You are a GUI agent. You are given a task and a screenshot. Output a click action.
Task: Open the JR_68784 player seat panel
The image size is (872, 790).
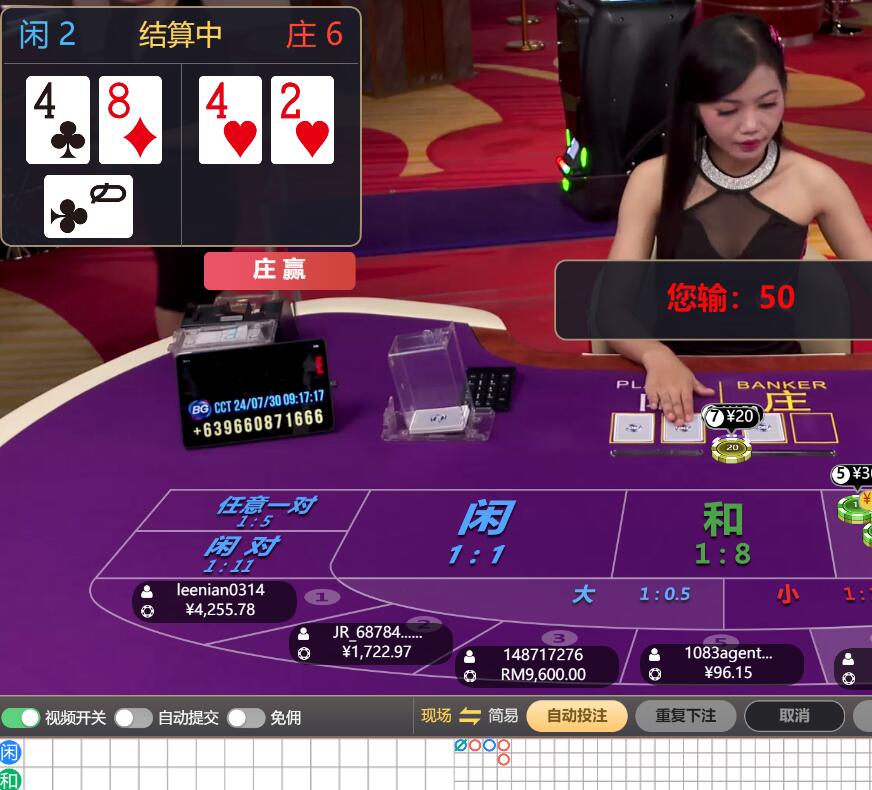370,642
